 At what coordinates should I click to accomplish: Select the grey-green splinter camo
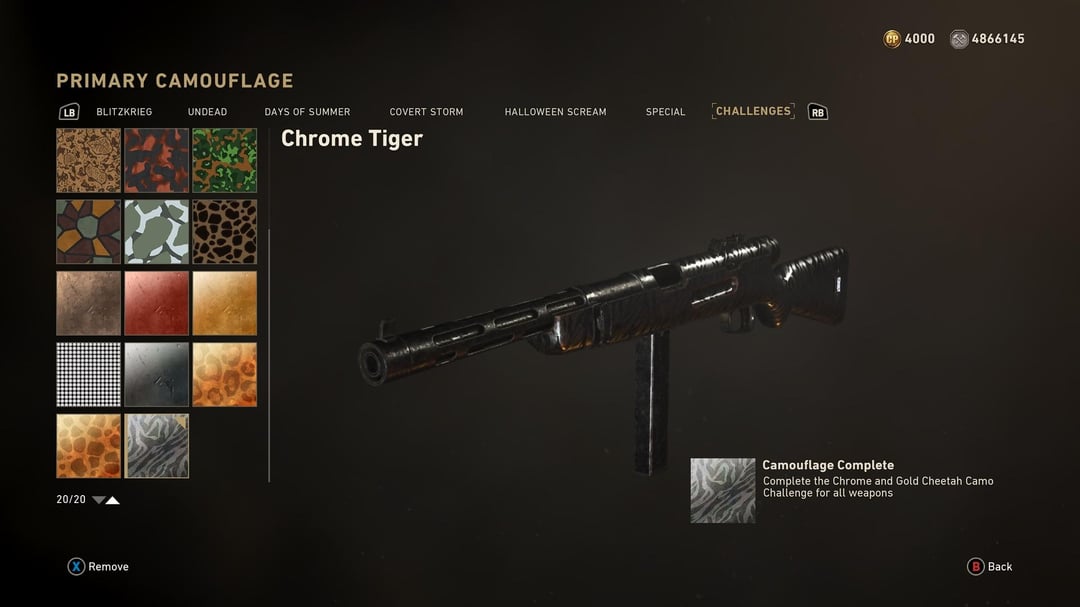(x=157, y=232)
